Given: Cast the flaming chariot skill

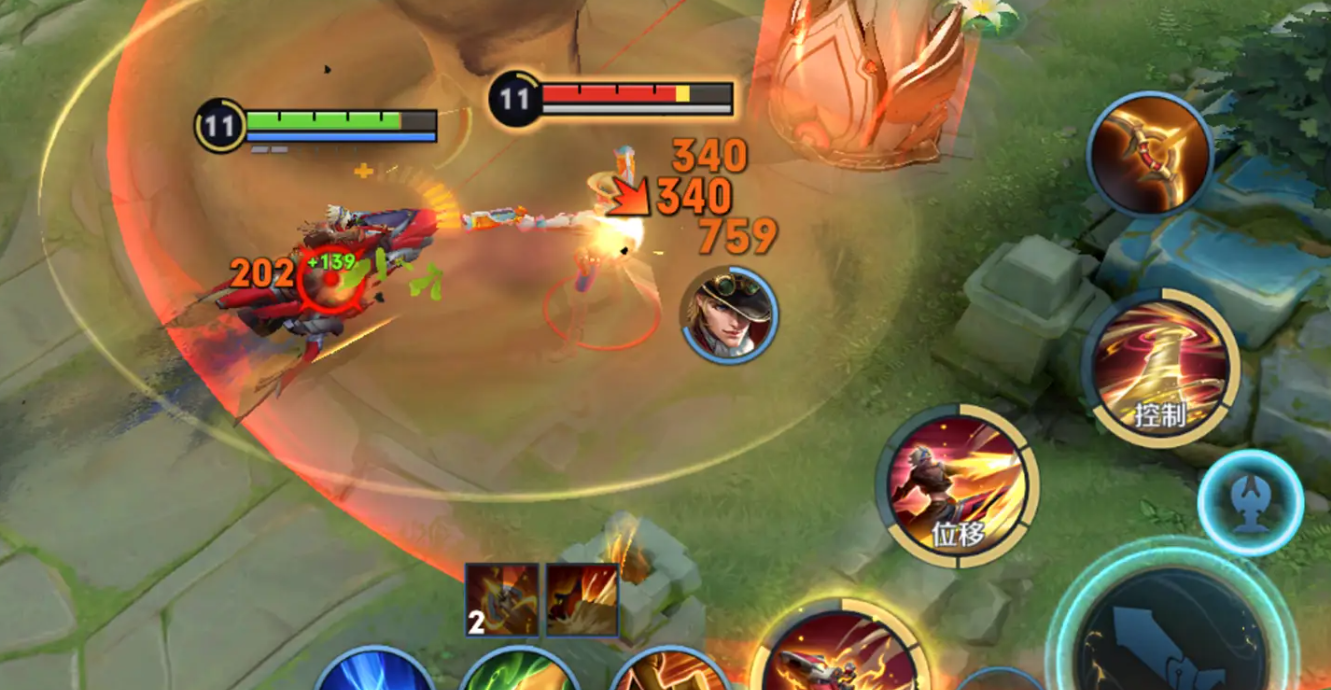Looking at the screenshot, I should pyautogui.click(x=840, y=650).
